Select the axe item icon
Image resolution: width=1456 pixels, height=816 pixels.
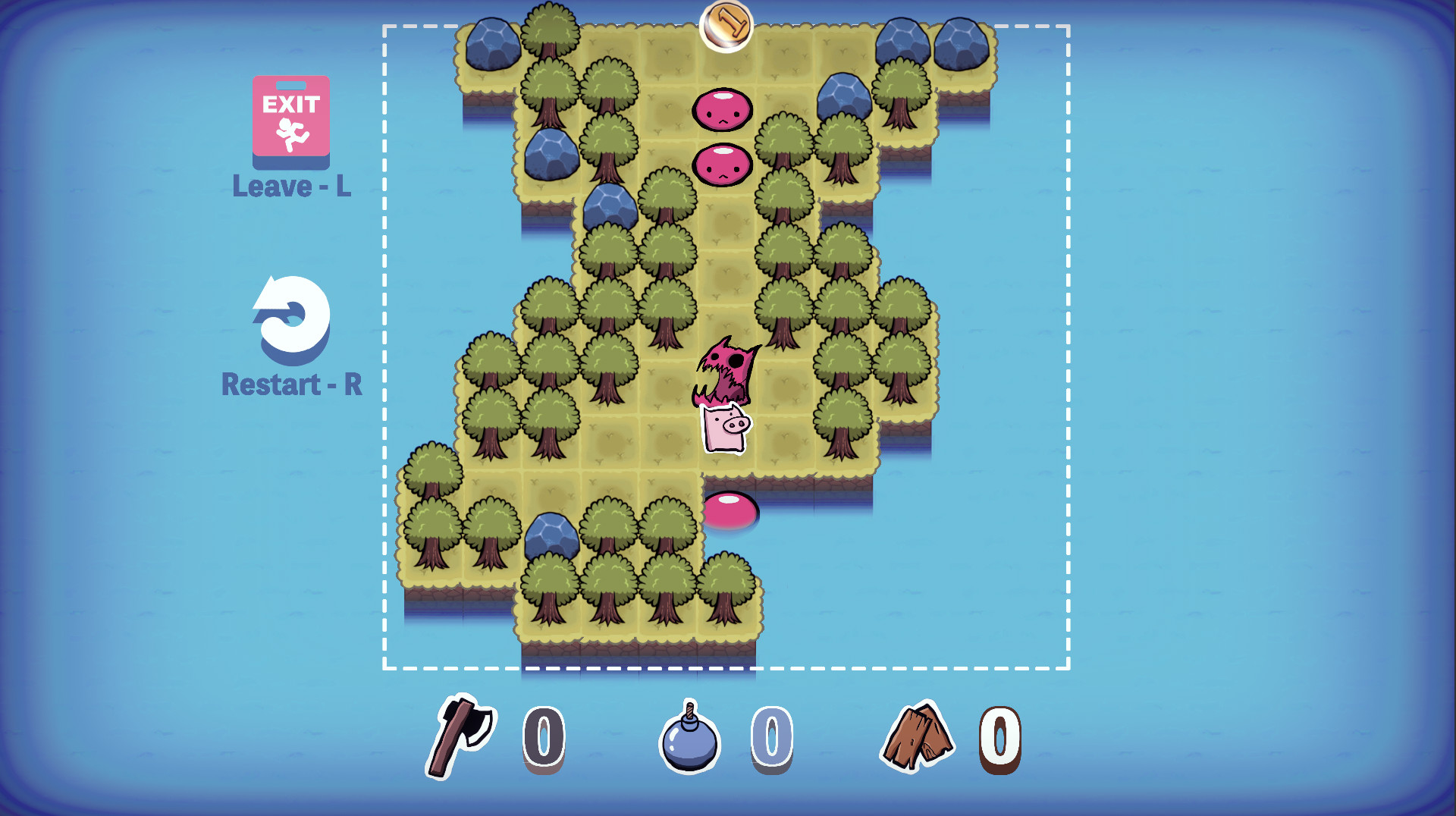point(460,735)
